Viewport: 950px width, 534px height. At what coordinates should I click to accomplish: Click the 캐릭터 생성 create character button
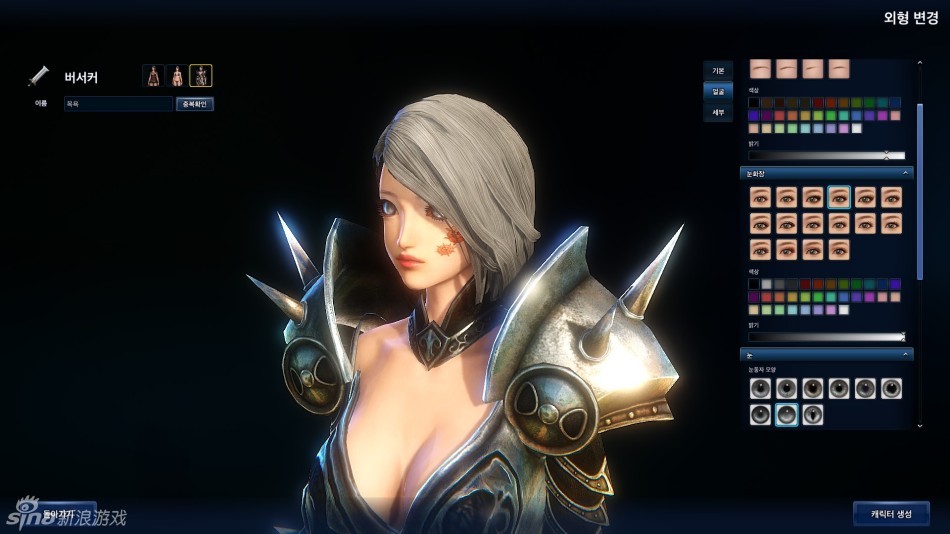(x=891, y=513)
